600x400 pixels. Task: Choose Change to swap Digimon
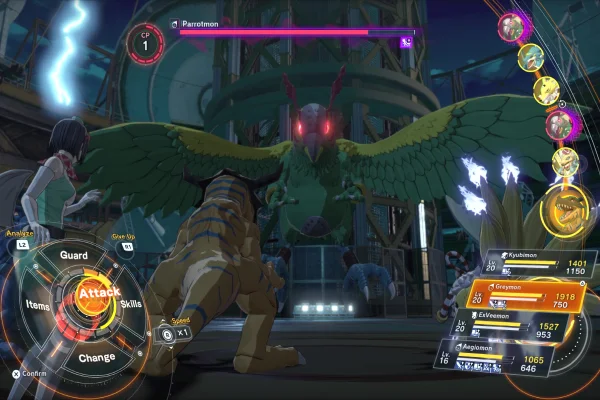pyautogui.click(x=96, y=357)
